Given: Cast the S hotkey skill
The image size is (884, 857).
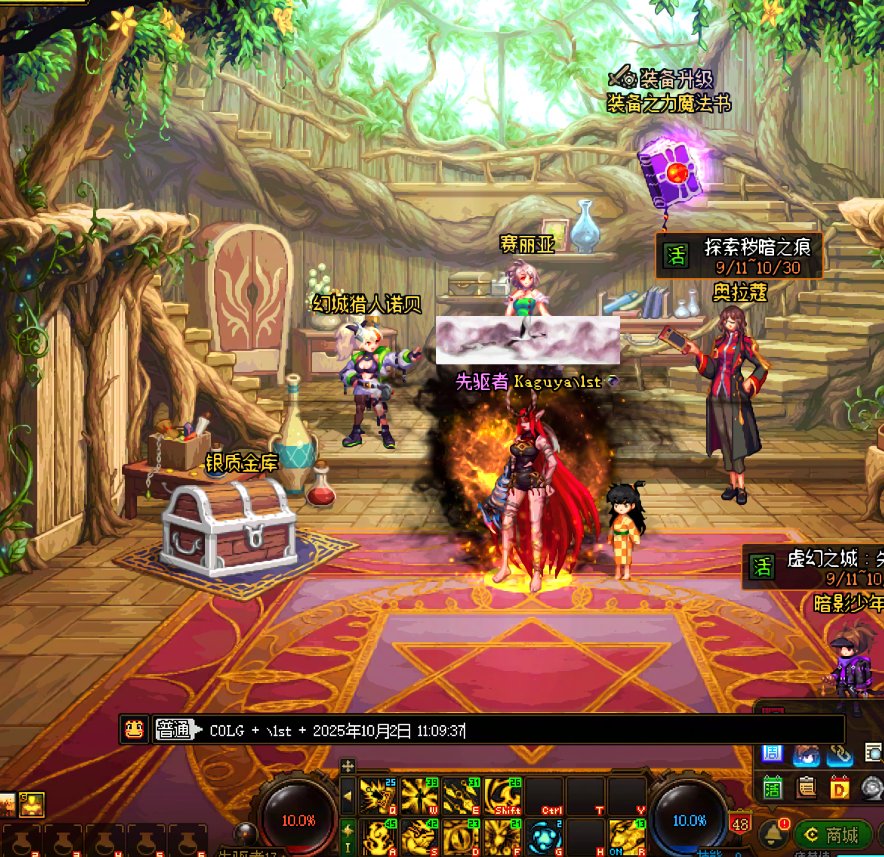Looking at the screenshot, I should [x=420, y=836].
